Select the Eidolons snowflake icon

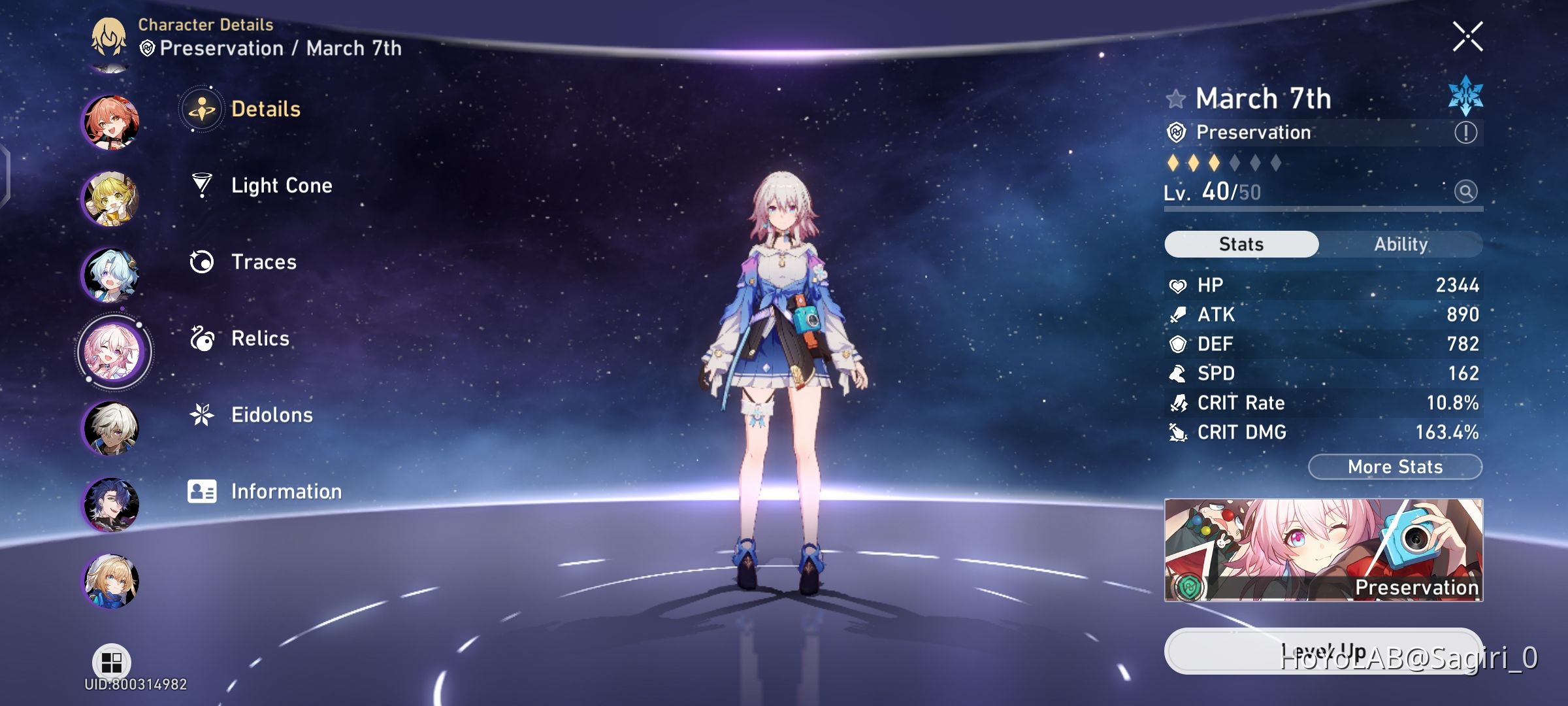[x=203, y=414]
